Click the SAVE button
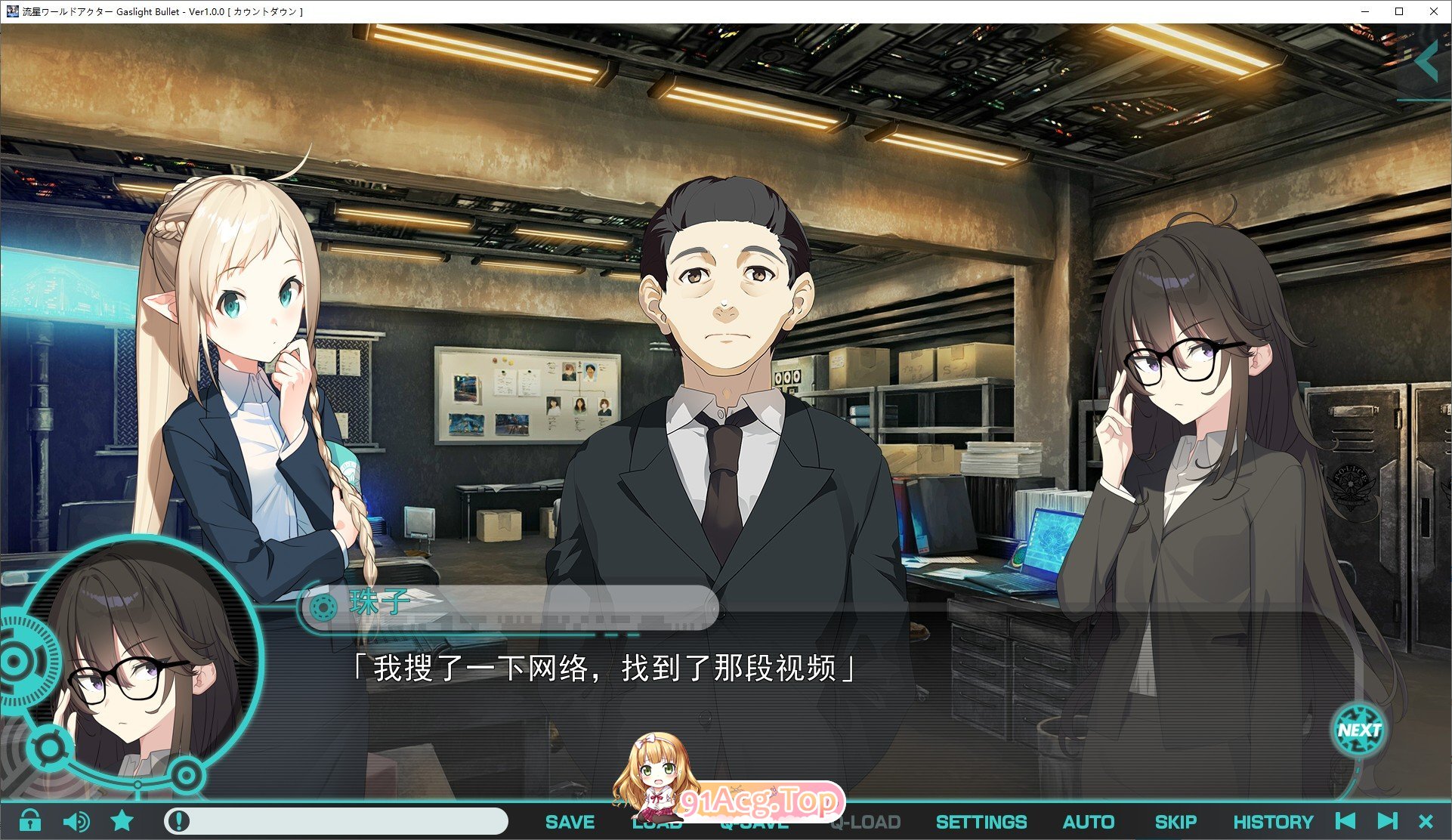The image size is (1452, 840). [569, 822]
